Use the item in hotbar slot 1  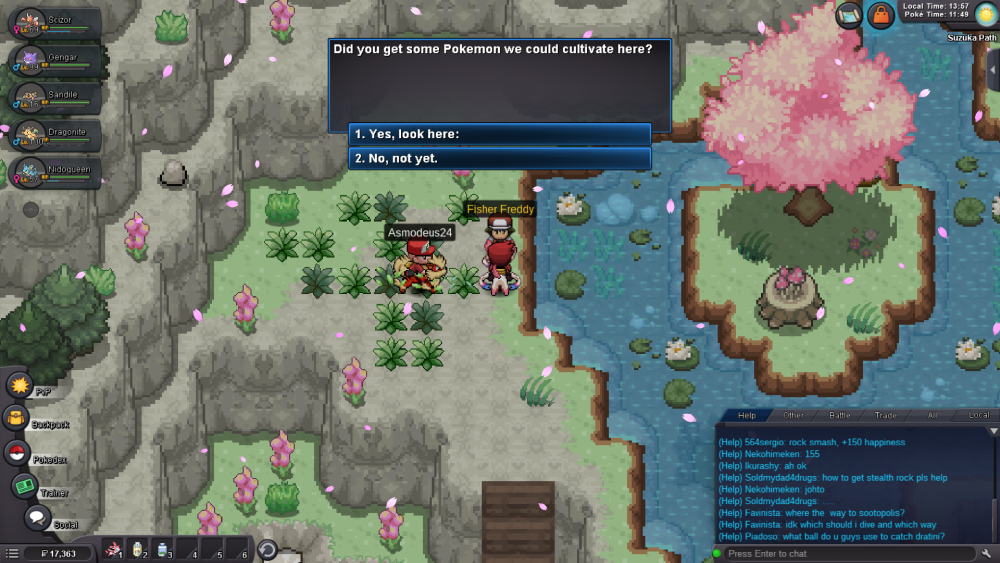coord(114,548)
